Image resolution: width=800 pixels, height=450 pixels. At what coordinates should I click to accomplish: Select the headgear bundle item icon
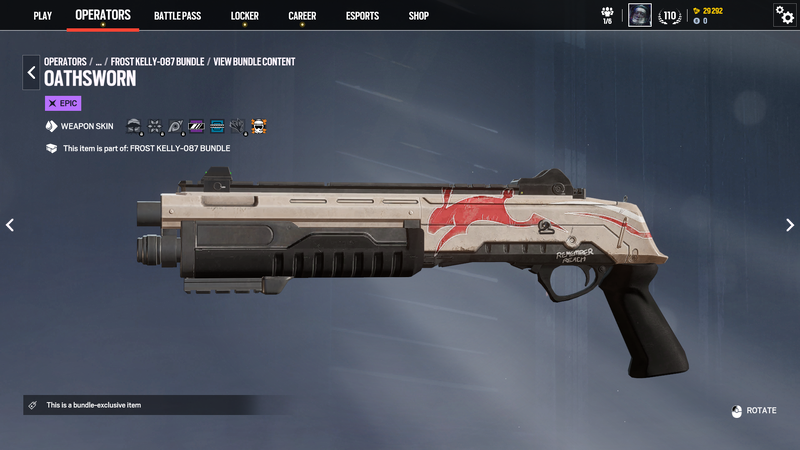pyautogui.click(x=134, y=127)
